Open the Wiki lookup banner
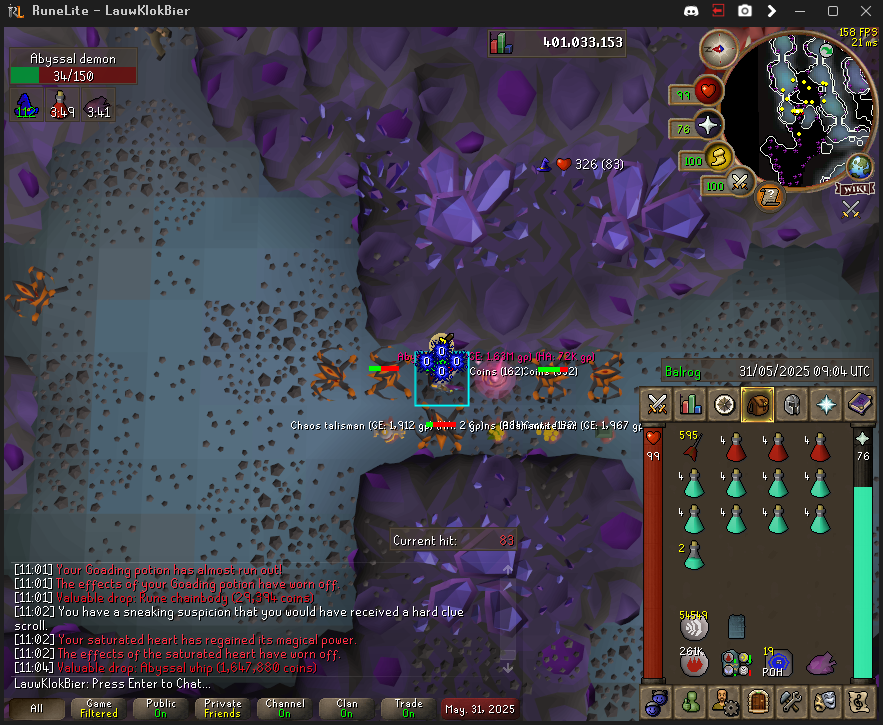Screen dimensions: 883x725 coord(851,187)
